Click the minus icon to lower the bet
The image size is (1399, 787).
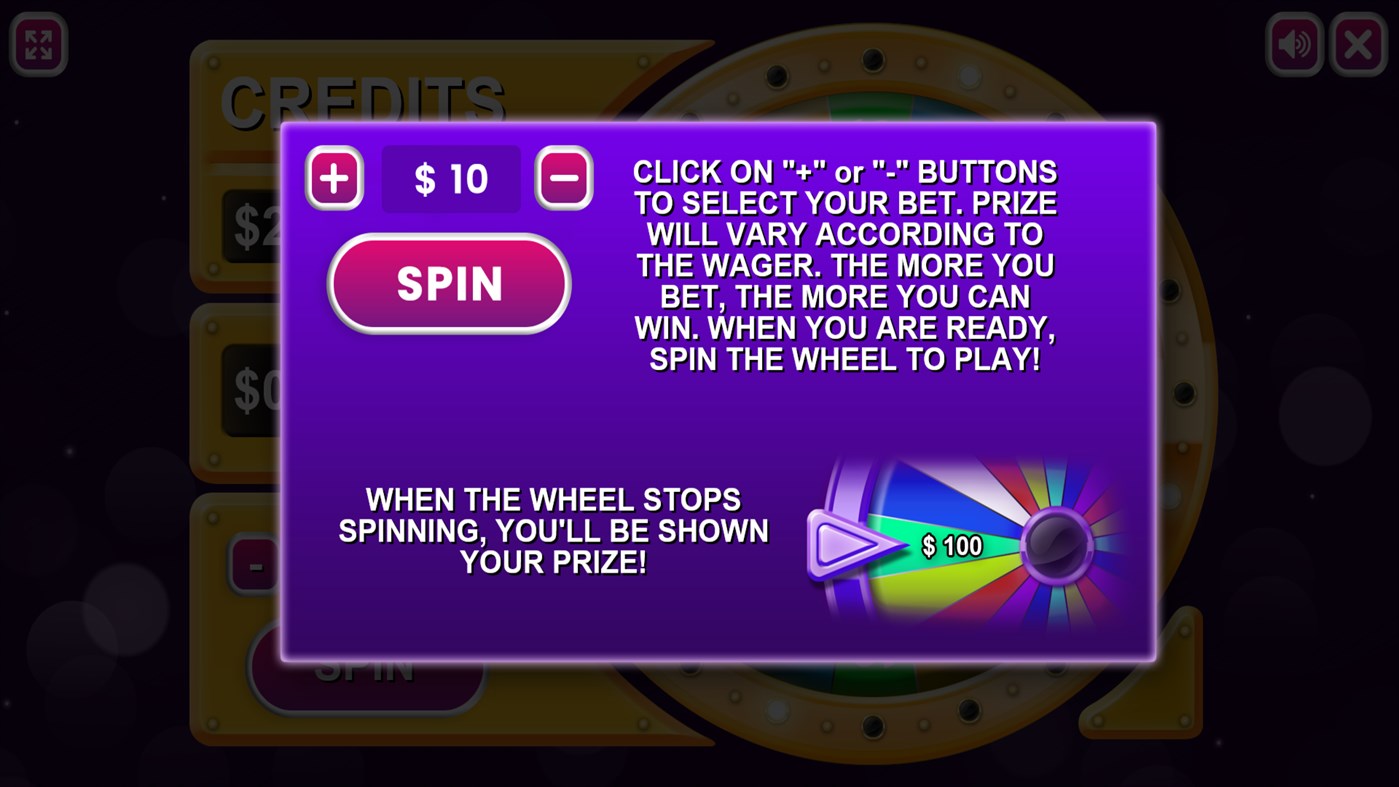[562, 178]
